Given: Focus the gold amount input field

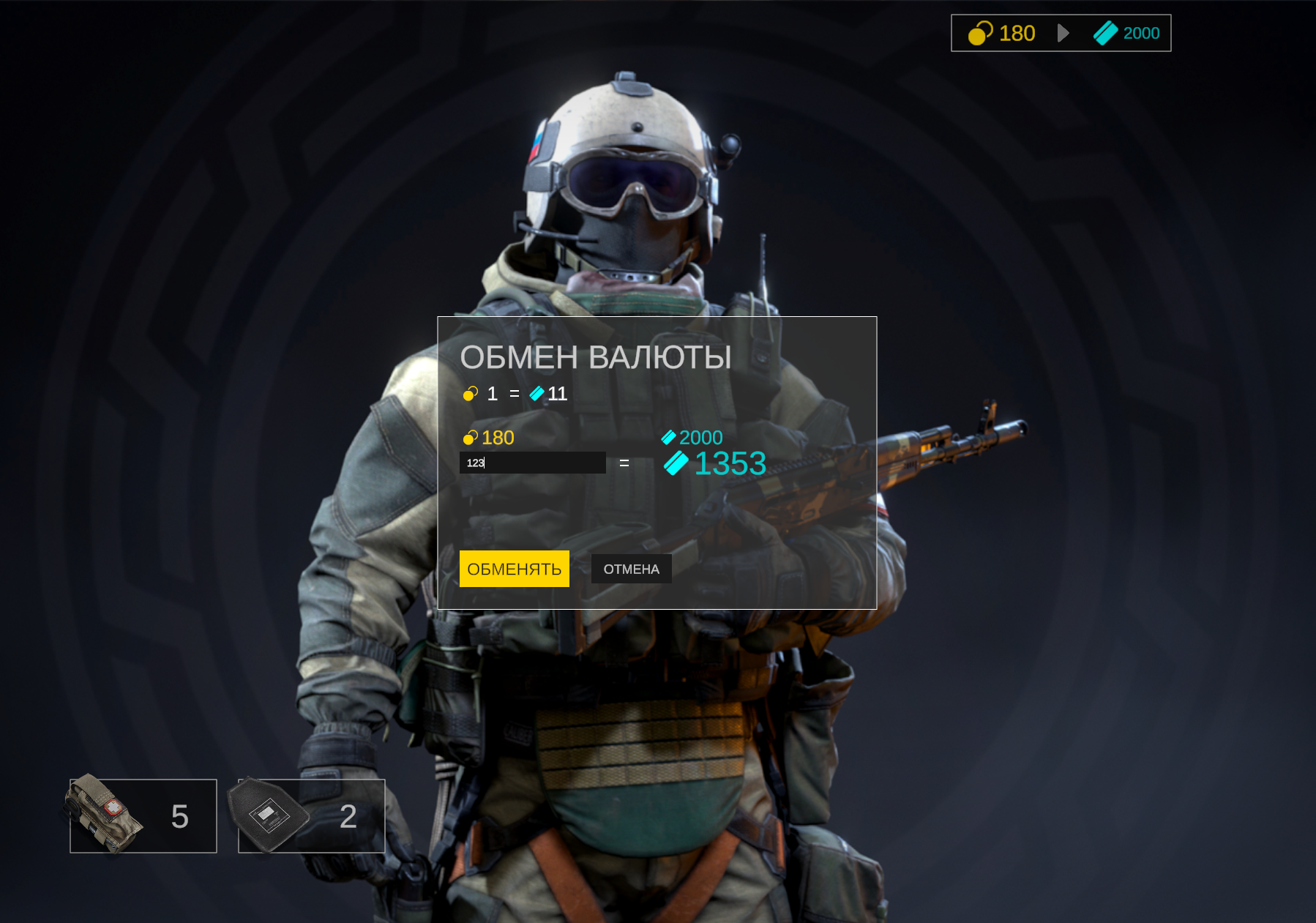Looking at the screenshot, I should coord(532,463).
